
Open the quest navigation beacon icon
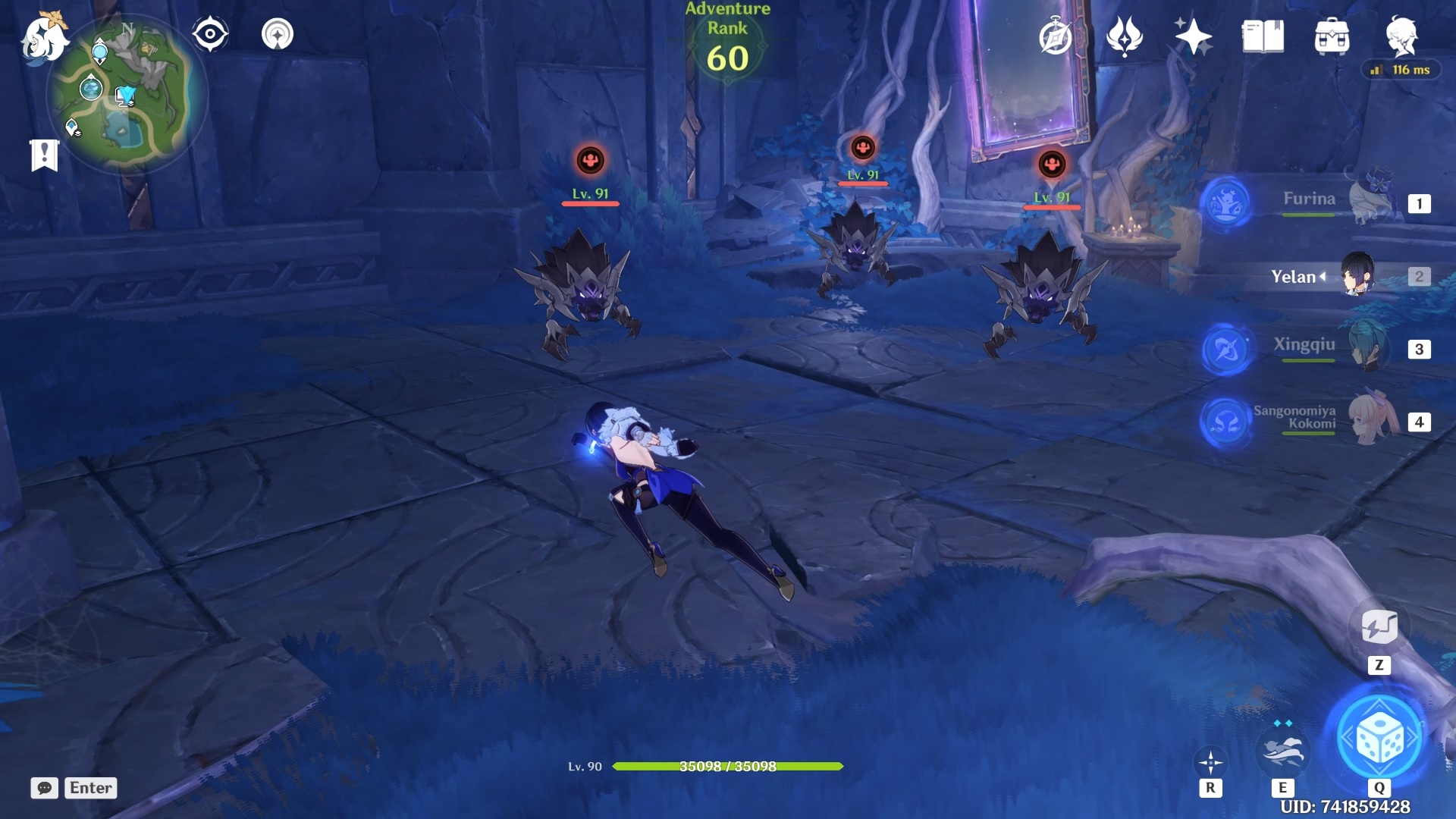point(277,34)
